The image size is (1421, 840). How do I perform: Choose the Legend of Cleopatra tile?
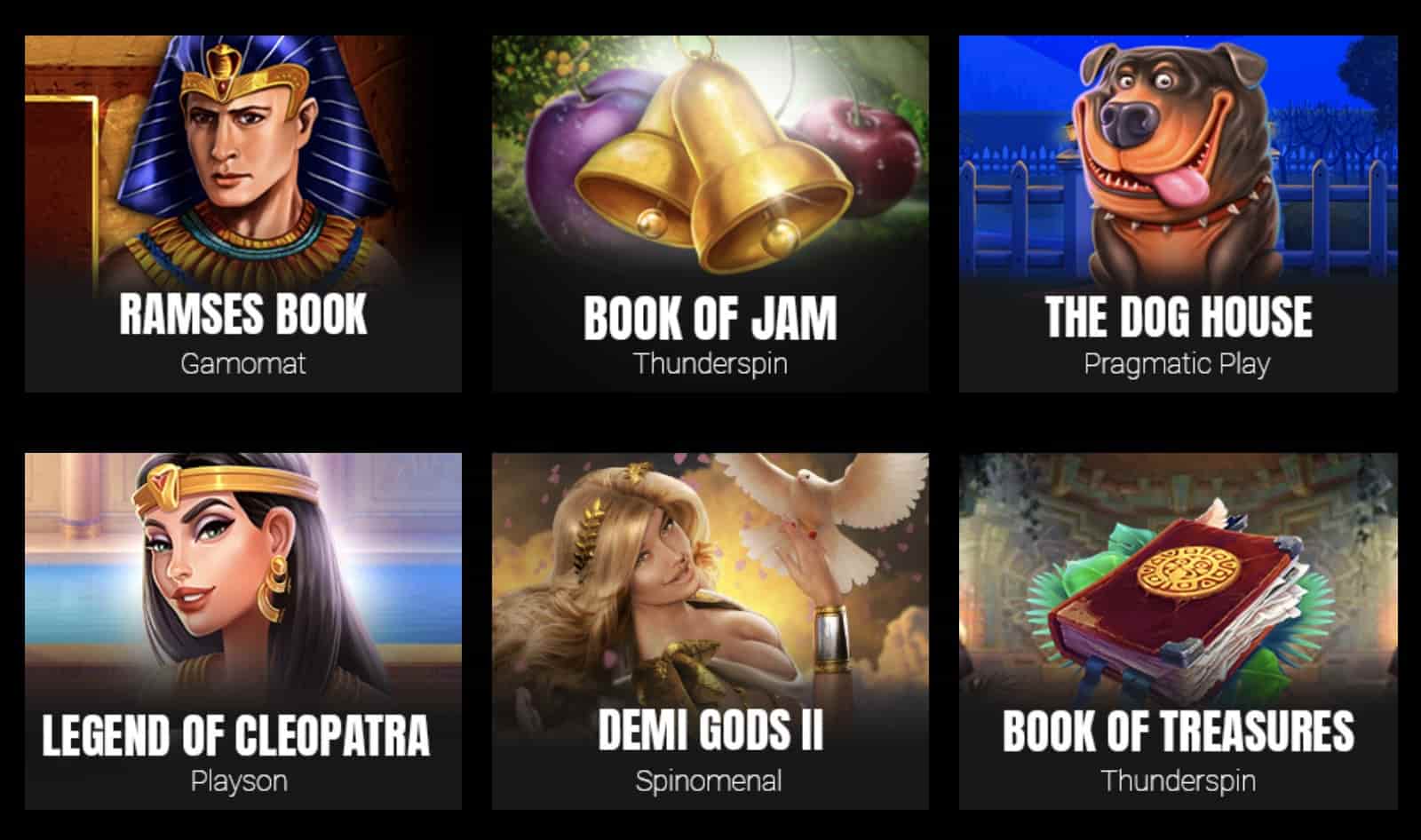point(242,630)
